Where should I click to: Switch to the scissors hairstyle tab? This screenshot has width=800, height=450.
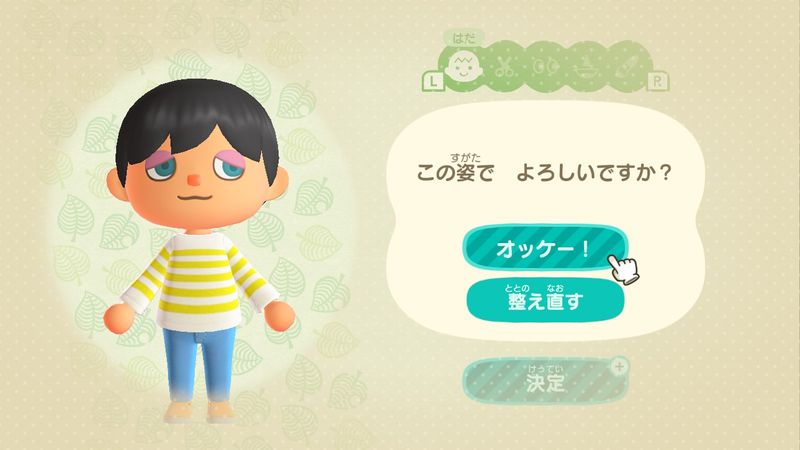click(506, 70)
